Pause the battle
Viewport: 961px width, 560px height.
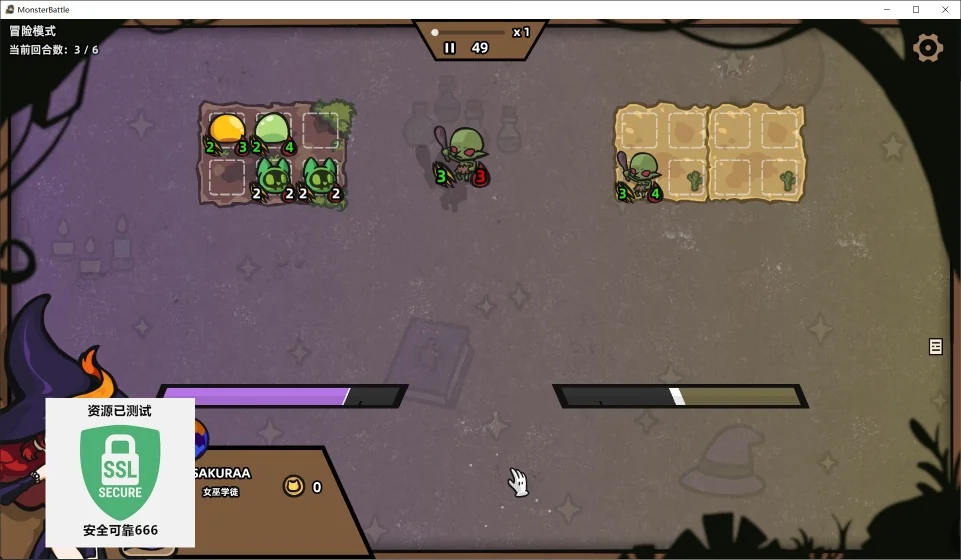coord(450,47)
